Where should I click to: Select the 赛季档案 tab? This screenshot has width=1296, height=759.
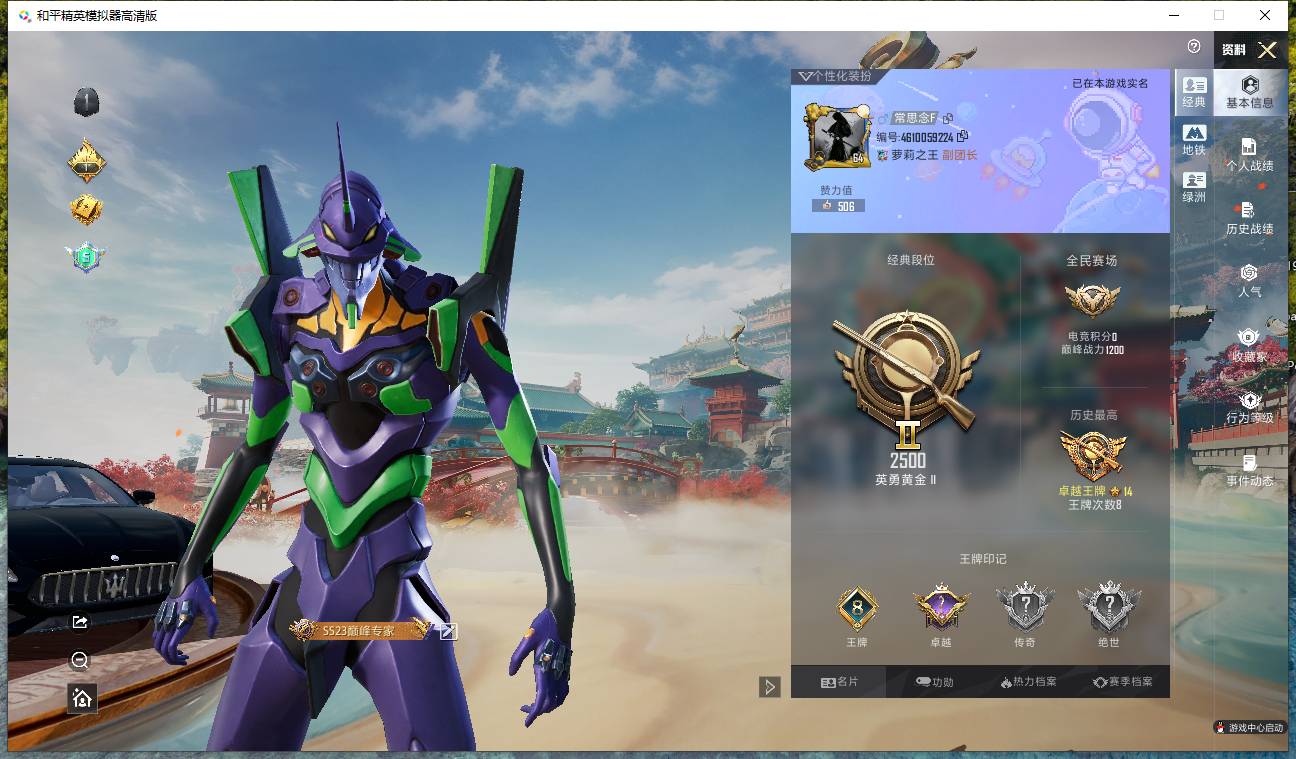point(1122,682)
